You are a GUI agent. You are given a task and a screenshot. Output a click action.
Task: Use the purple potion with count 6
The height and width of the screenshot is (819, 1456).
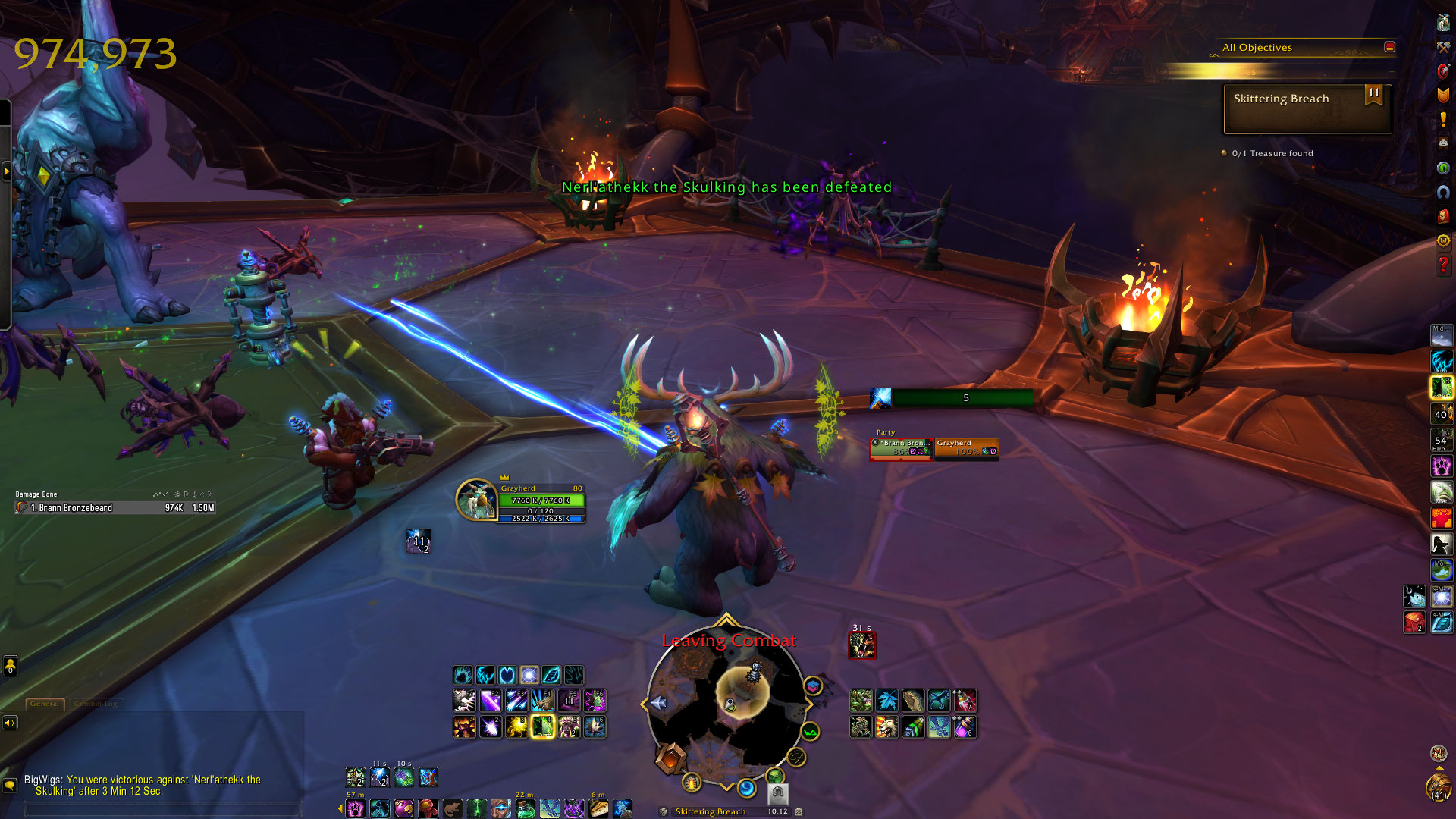click(965, 727)
